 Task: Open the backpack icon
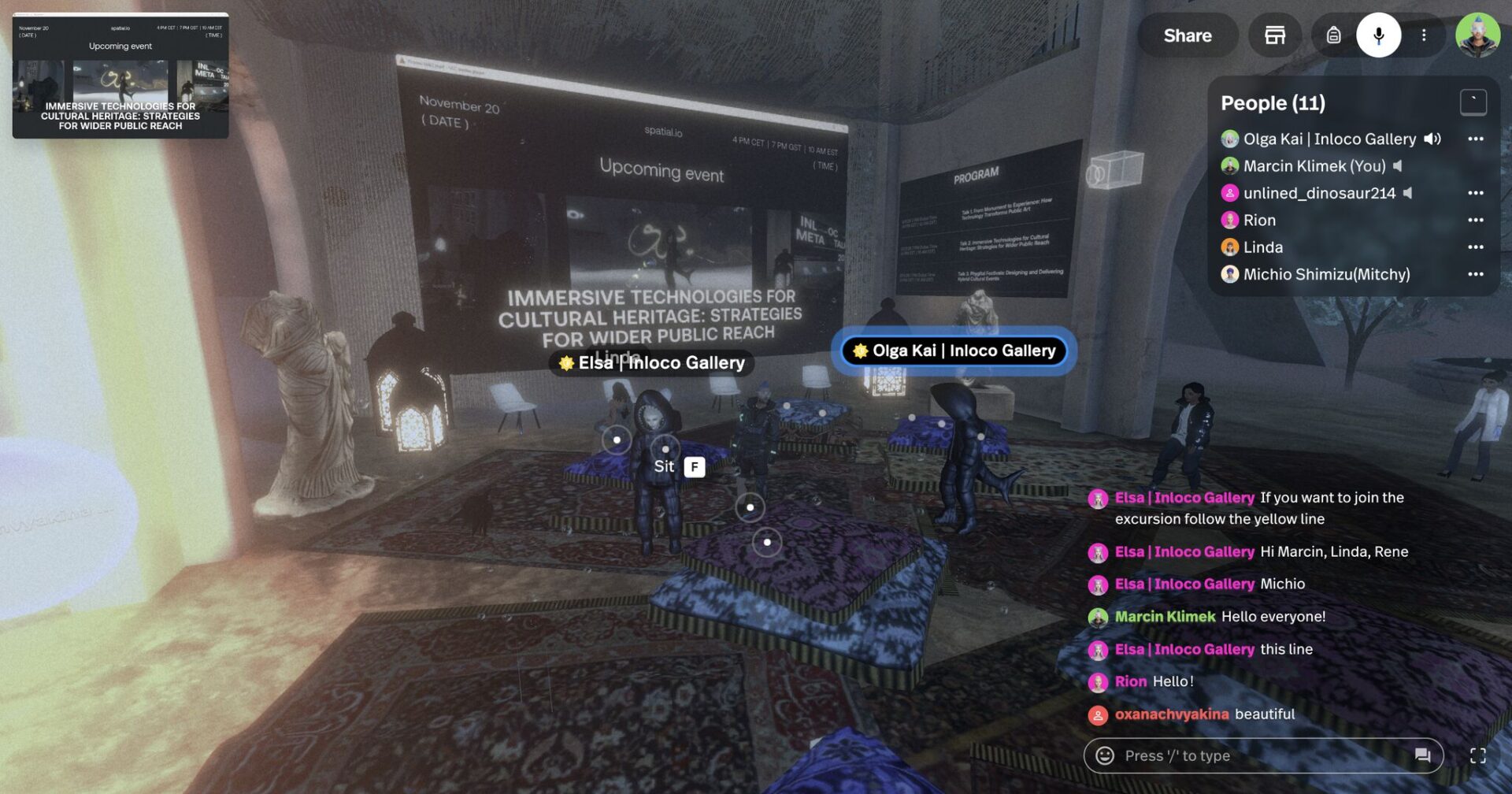tap(1333, 35)
